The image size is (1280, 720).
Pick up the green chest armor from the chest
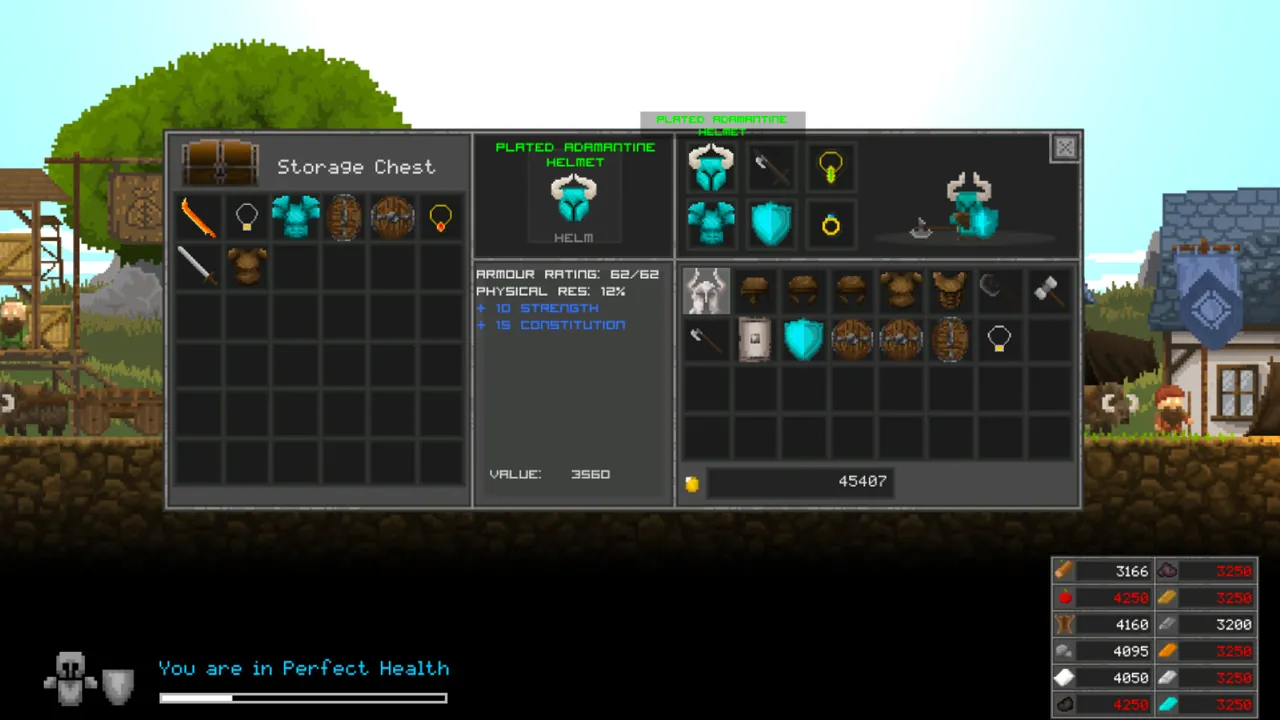pyautogui.click(x=295, y=217)
